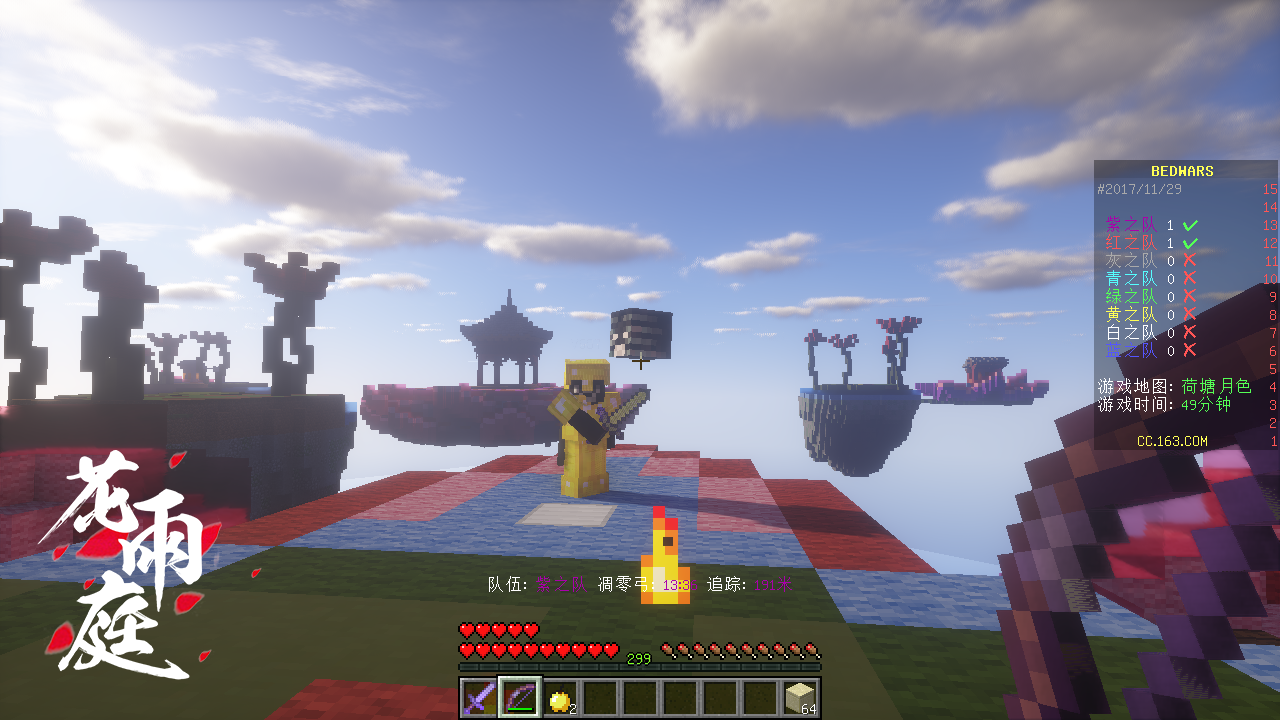Viewport: 1280px width, 720px height.
Task: Select the purple sword hotbar slot
Action: pyautogui.click(x=479, y=697)
